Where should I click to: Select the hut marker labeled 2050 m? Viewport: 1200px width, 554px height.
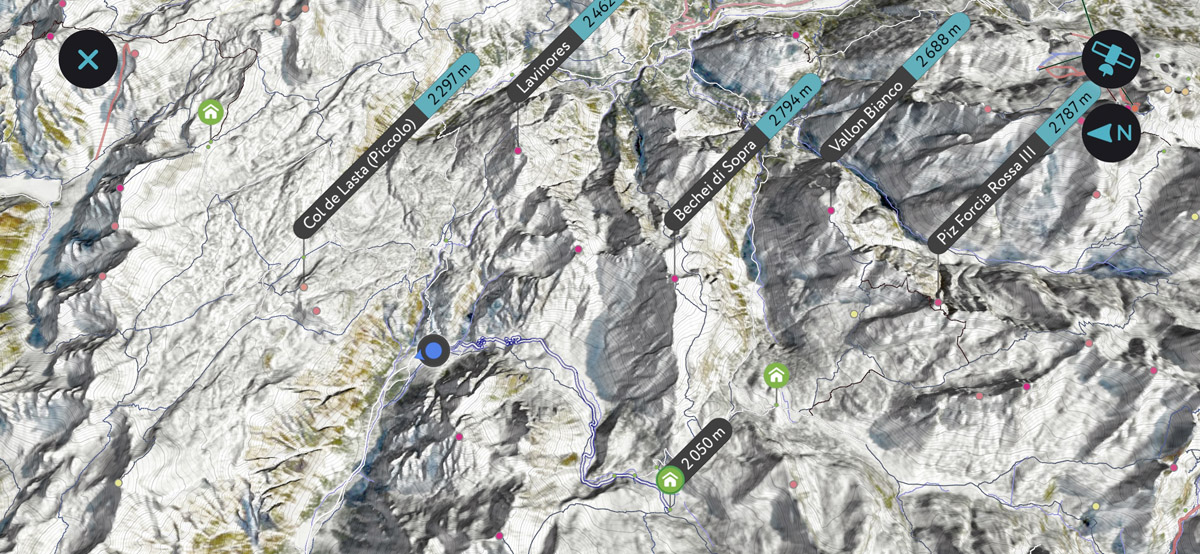(x=670, y=479)
